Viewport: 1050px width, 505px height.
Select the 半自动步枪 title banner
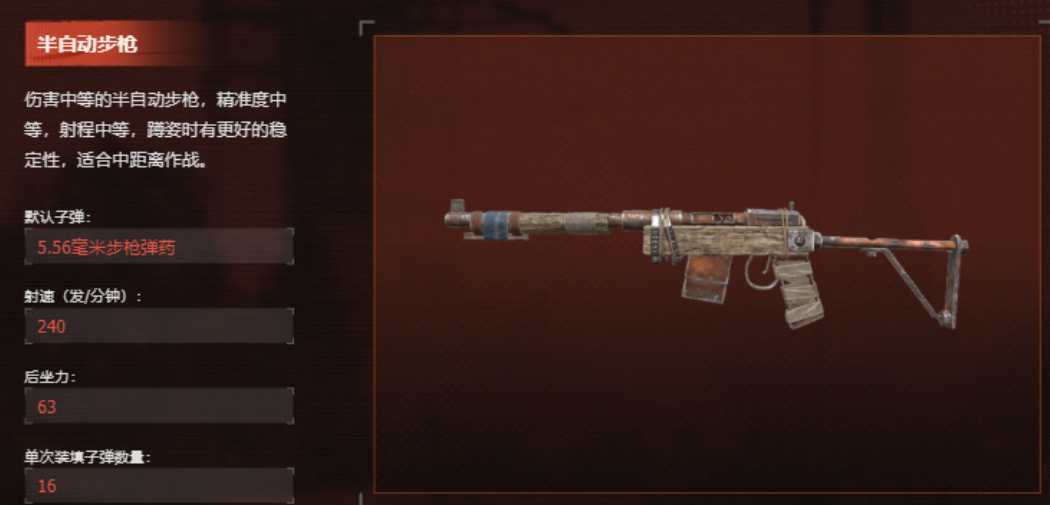(88, 44)
